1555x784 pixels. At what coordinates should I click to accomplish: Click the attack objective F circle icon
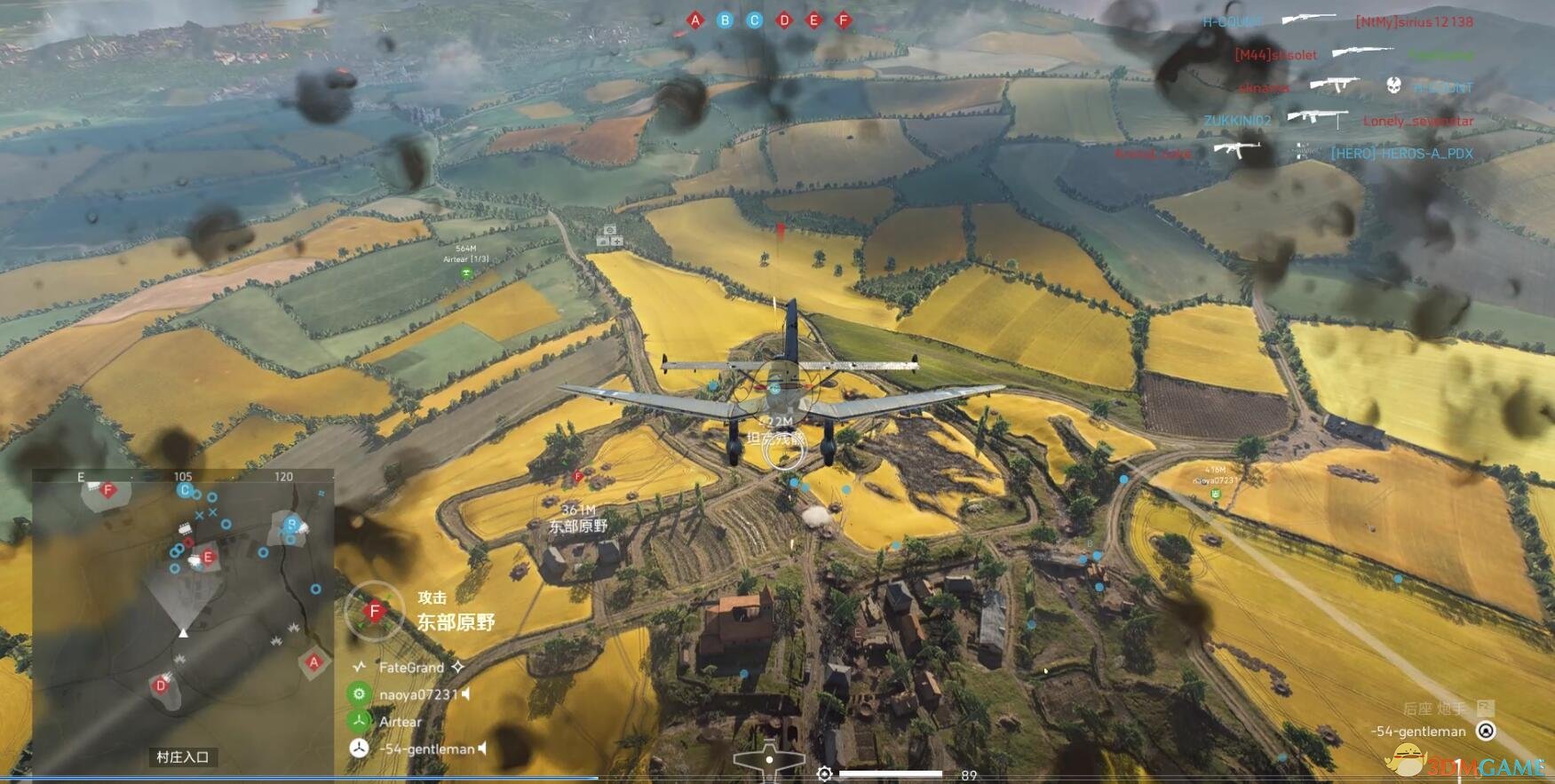375,611
